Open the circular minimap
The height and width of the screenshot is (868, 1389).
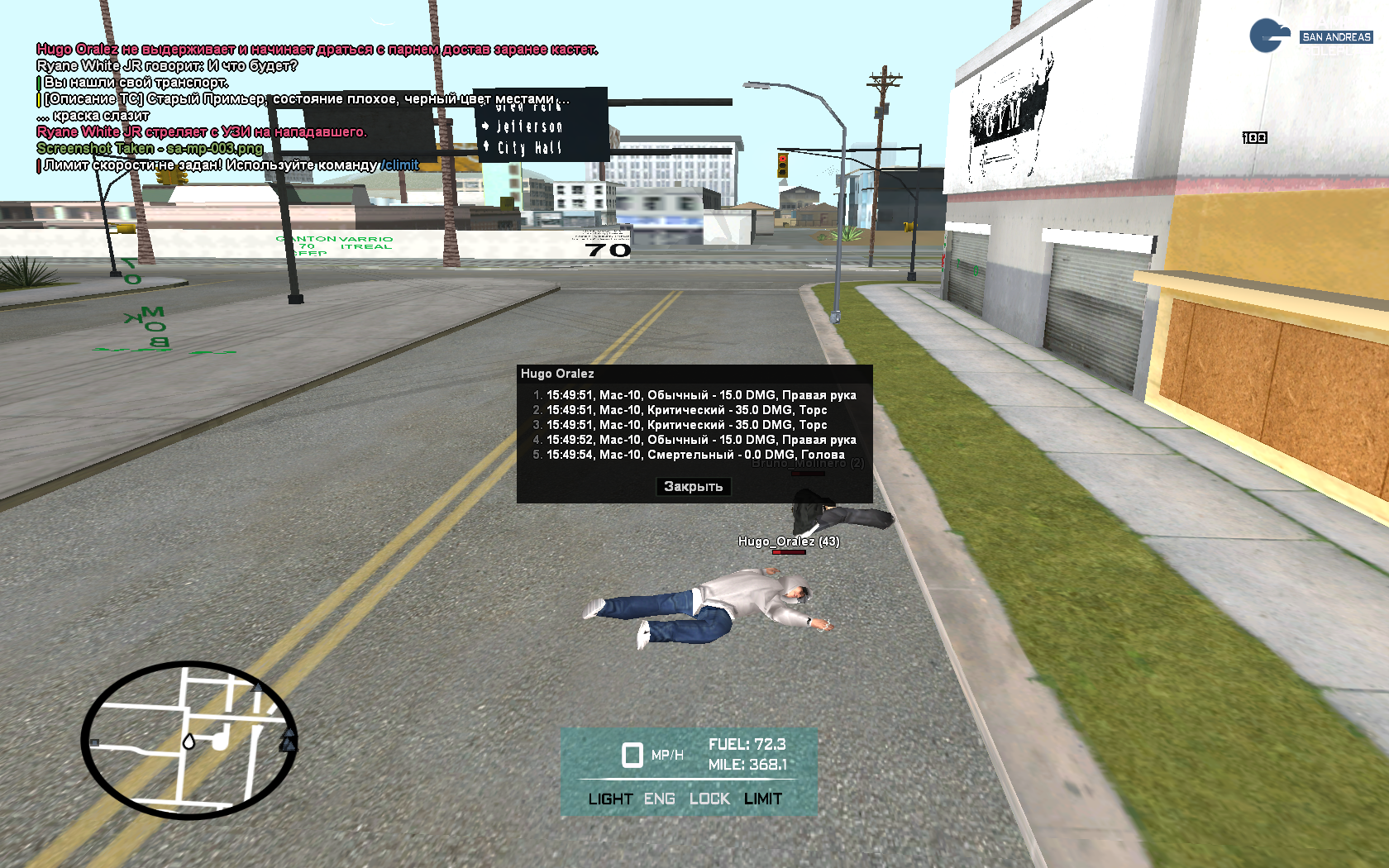pos(189,740)
